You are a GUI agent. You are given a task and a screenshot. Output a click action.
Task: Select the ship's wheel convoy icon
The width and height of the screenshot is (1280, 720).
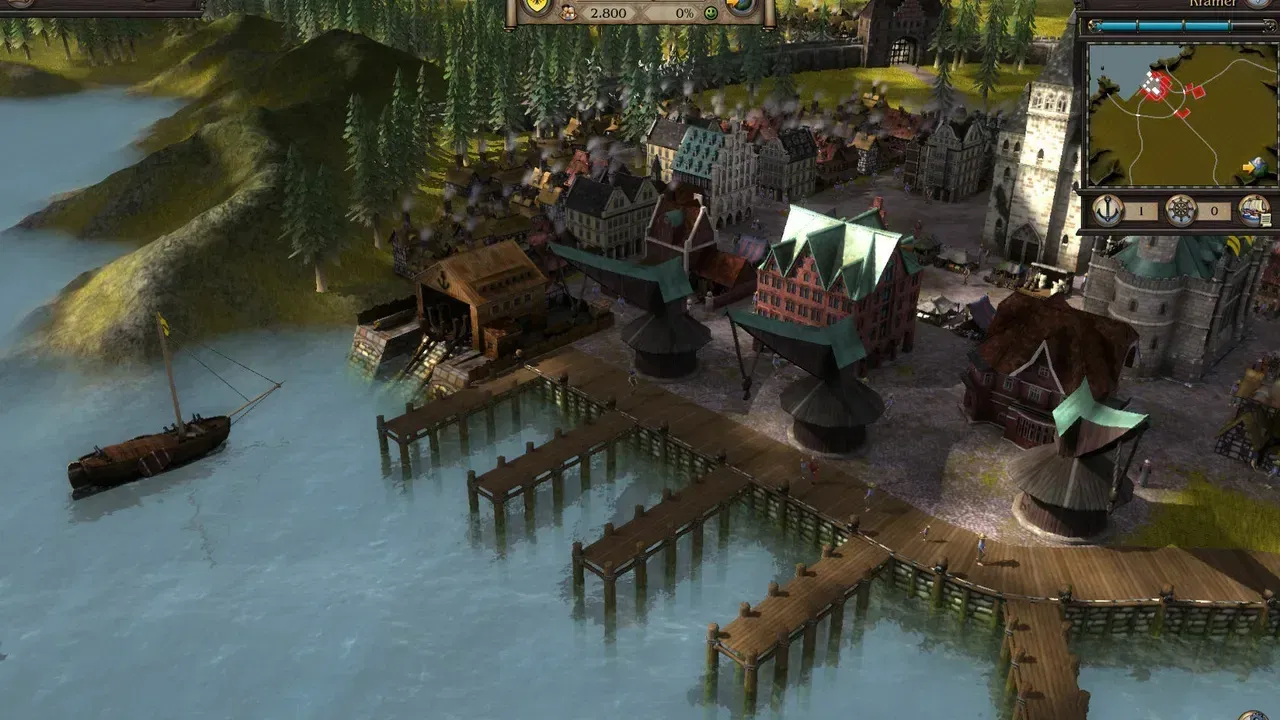click(x=1181, y=211)
